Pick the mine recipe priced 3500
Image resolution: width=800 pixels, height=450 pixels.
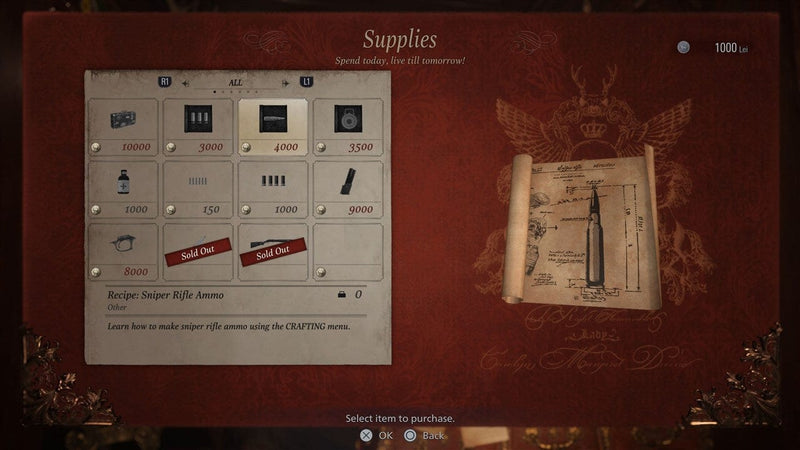[347, 127]
